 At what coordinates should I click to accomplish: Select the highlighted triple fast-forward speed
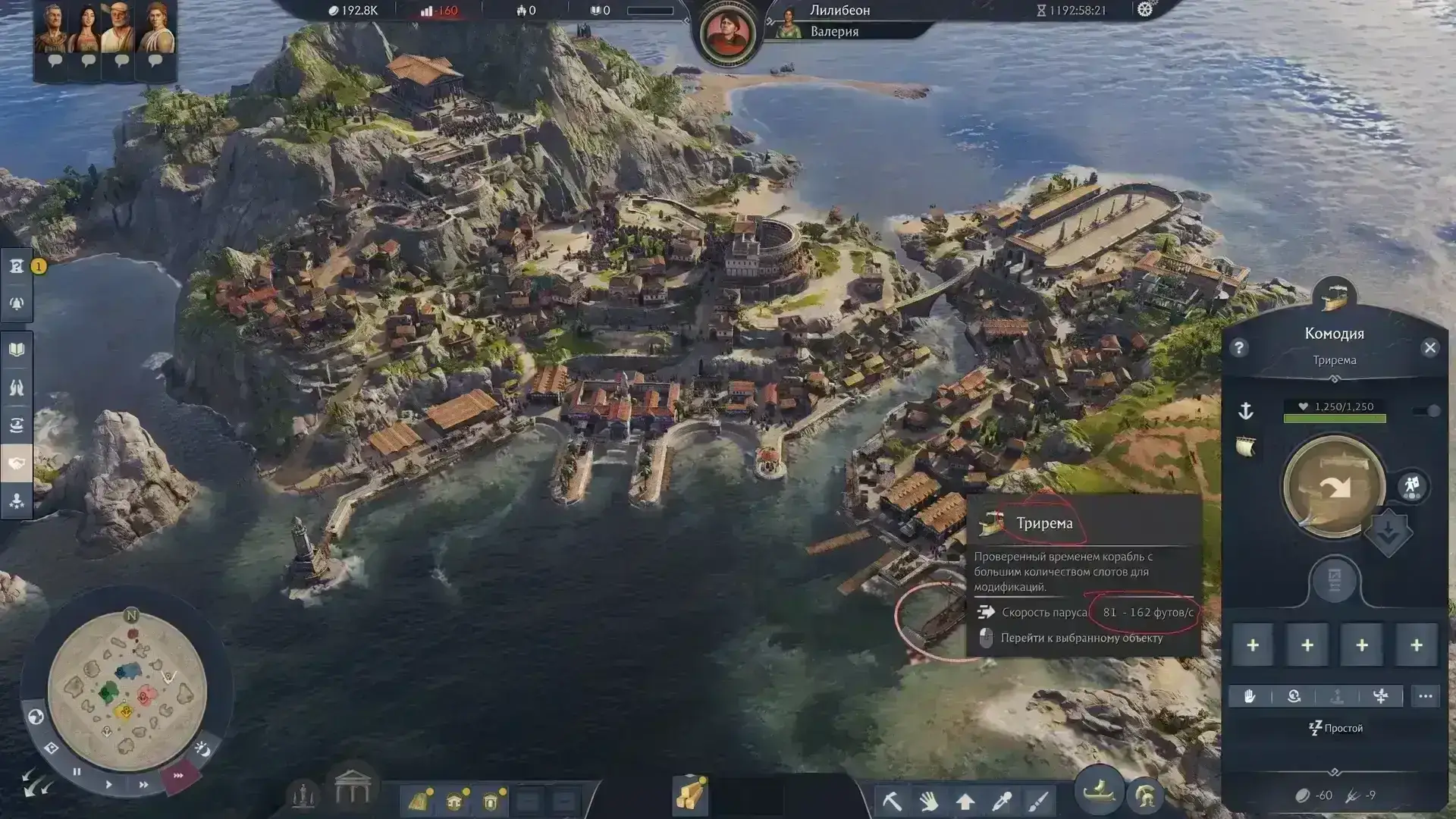point(179,776)
